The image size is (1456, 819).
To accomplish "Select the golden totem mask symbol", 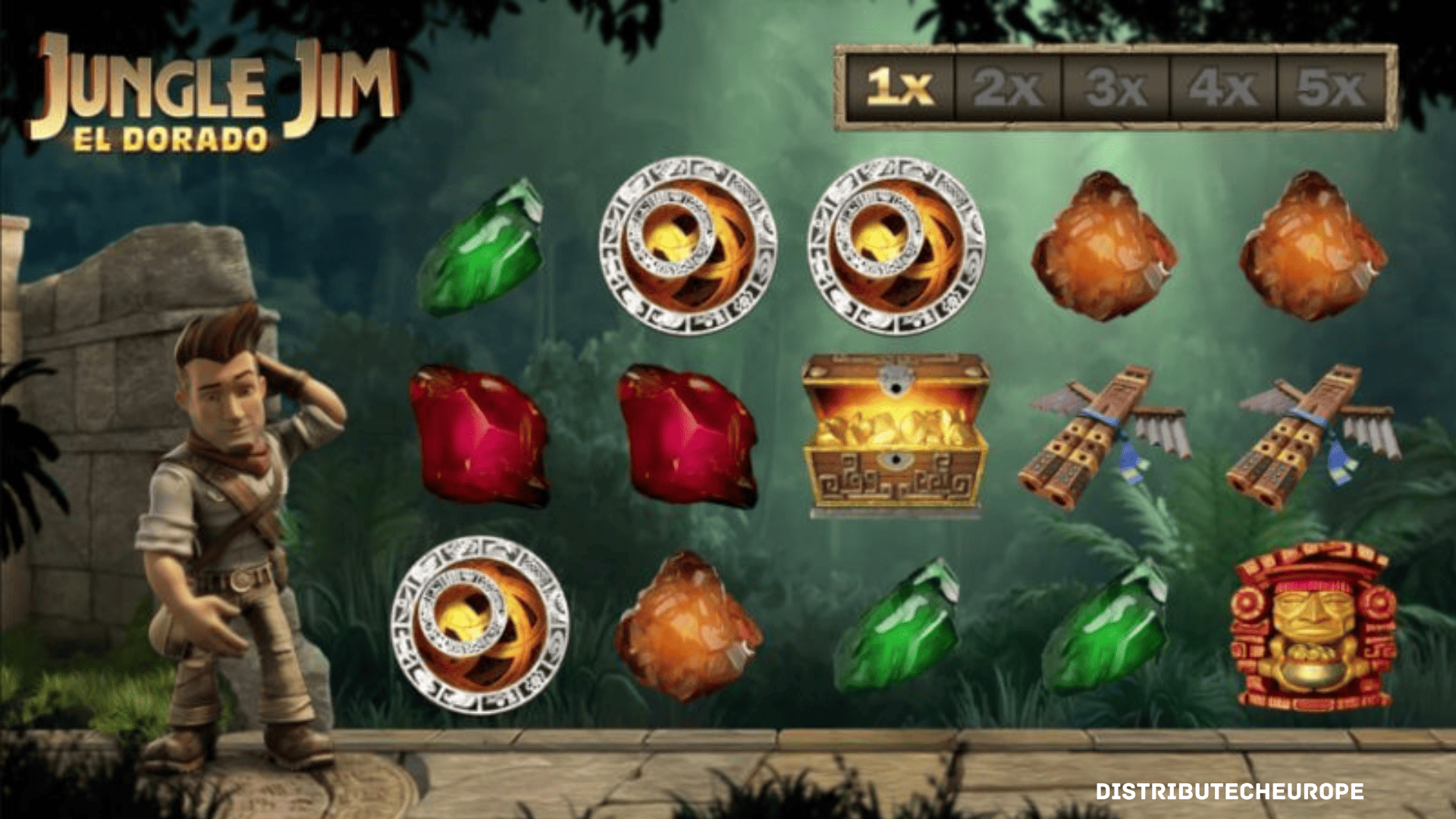I will point(1313,626).
